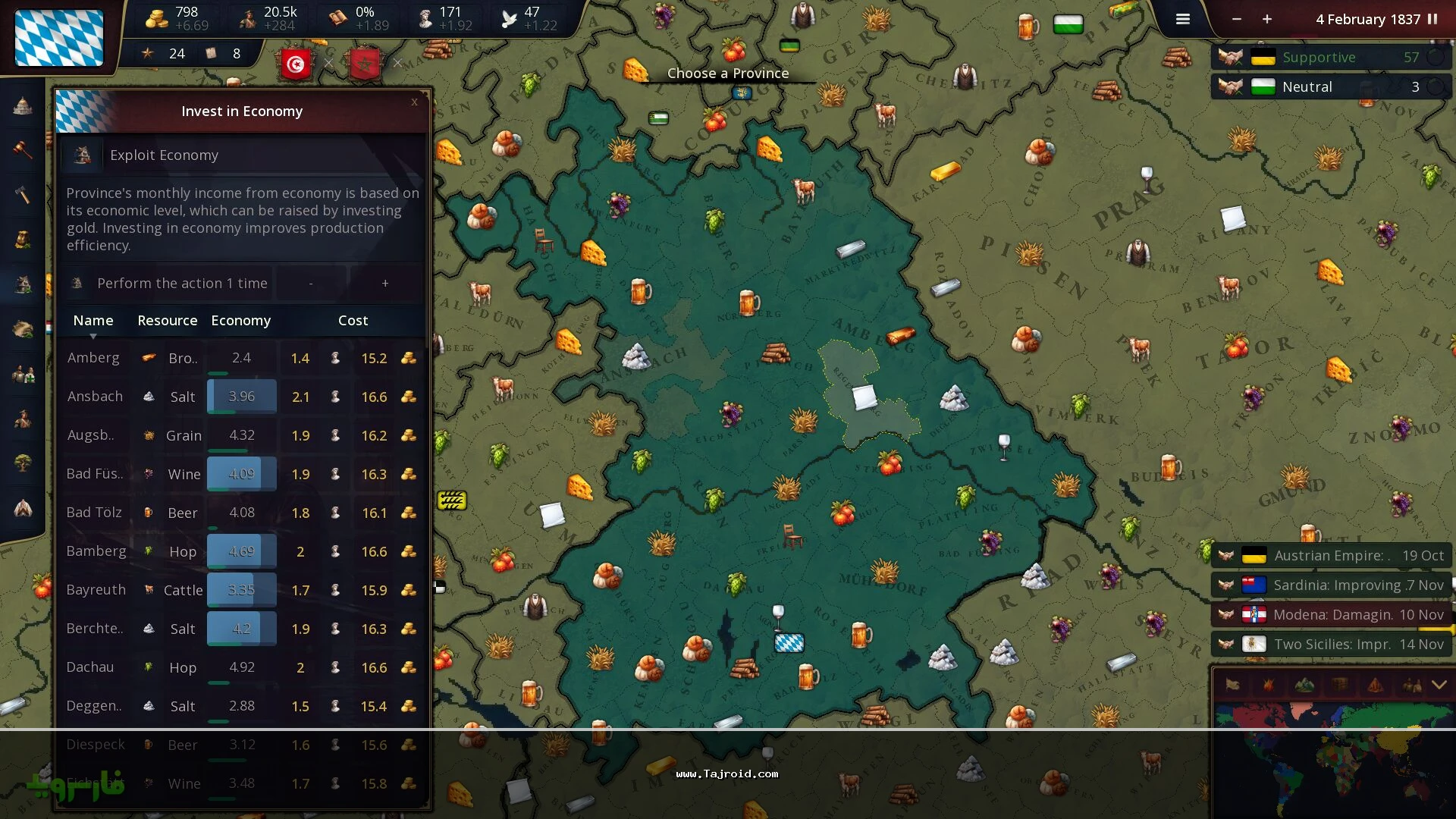Viewport: 1456px width, 819px height.
Task: Pause the game with the pause button
Action: click(x=1432, y=19)
